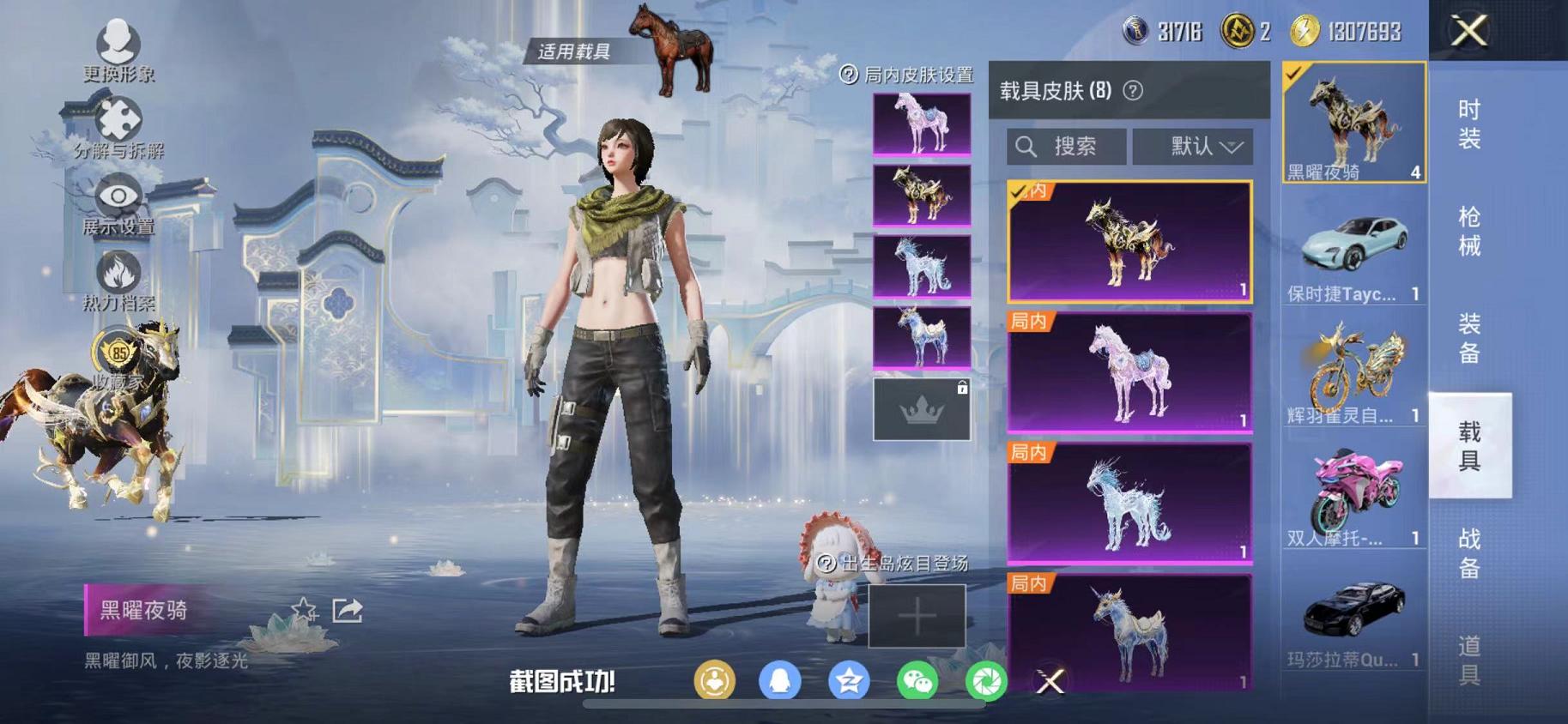
Task: Open the 默认 sort order dropdown
Action: coord(1192,146)
